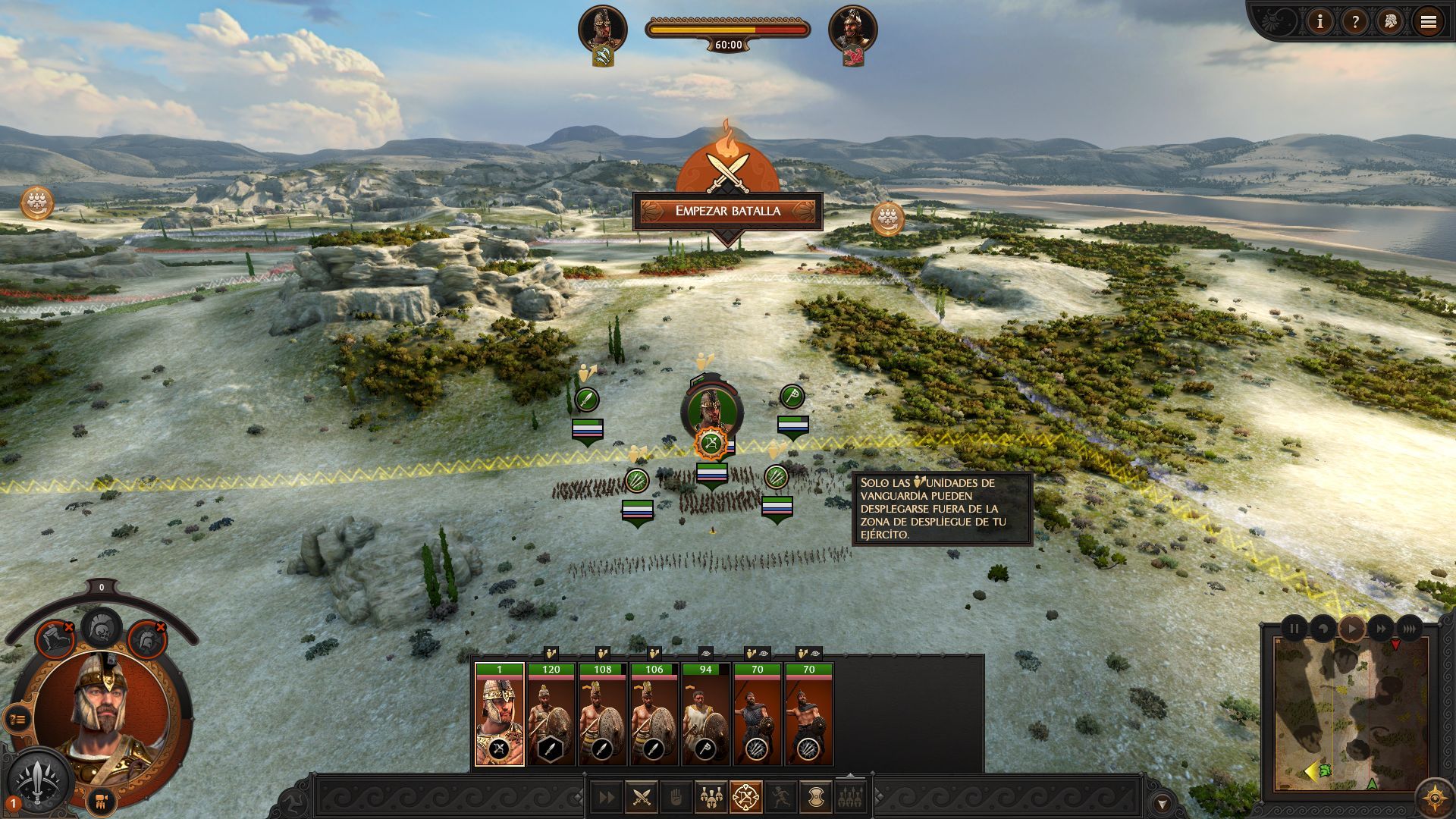The width and height of the screenshot is (1456, 819).
Task: Click the three helmets group button
Action: tap(711, 797)
